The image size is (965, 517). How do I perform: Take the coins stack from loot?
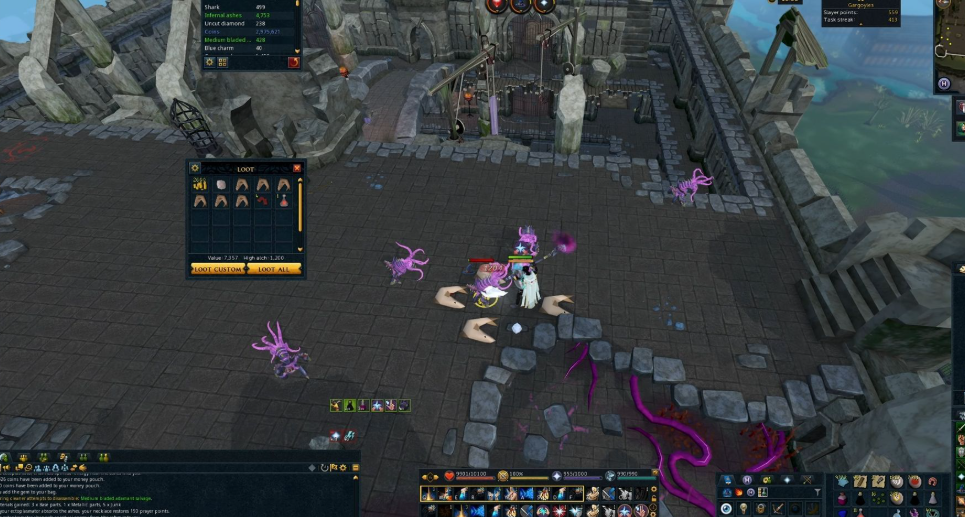(199, 185)
